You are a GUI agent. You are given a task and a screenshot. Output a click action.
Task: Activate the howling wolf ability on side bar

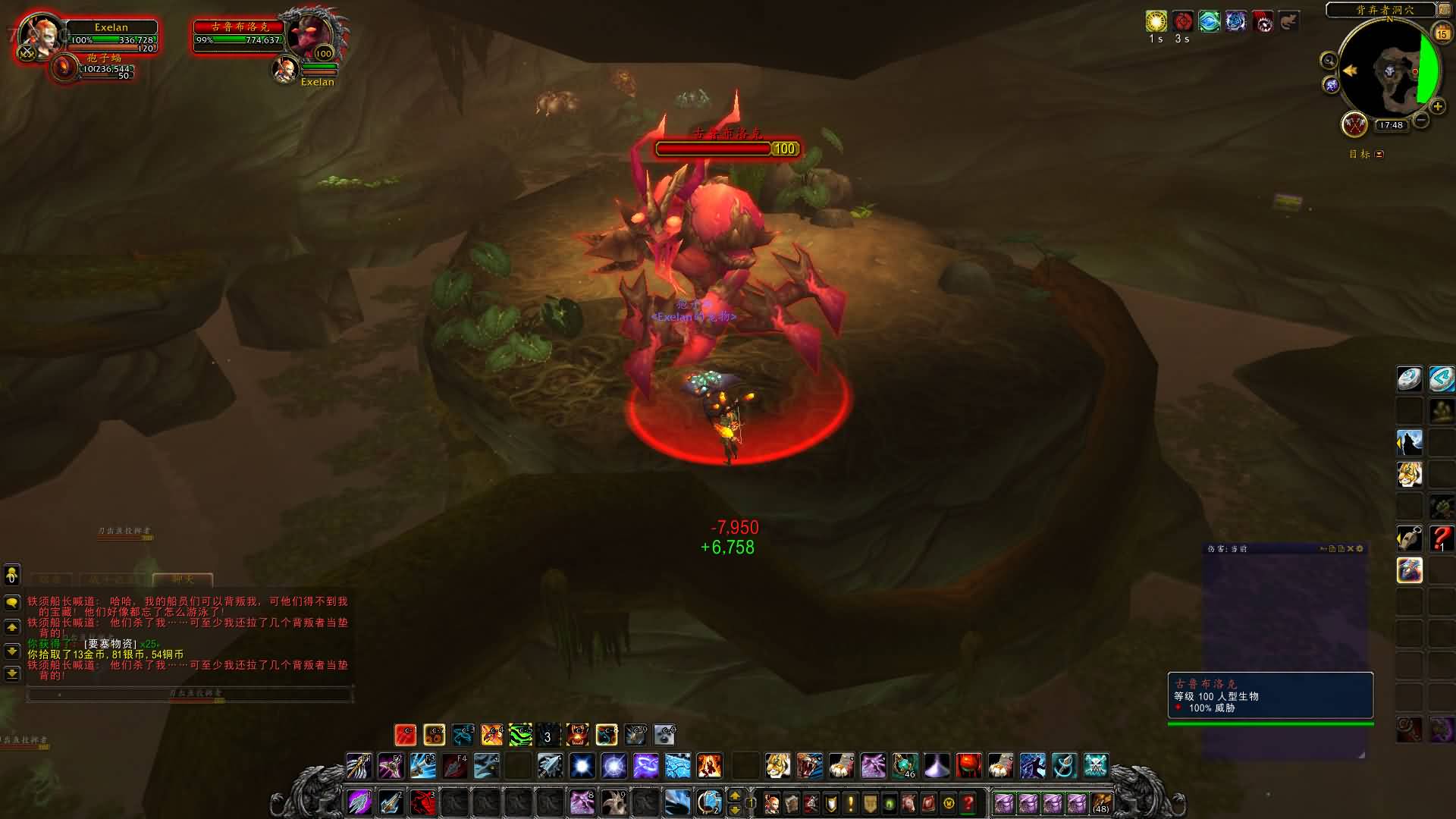coord(1409,442)
